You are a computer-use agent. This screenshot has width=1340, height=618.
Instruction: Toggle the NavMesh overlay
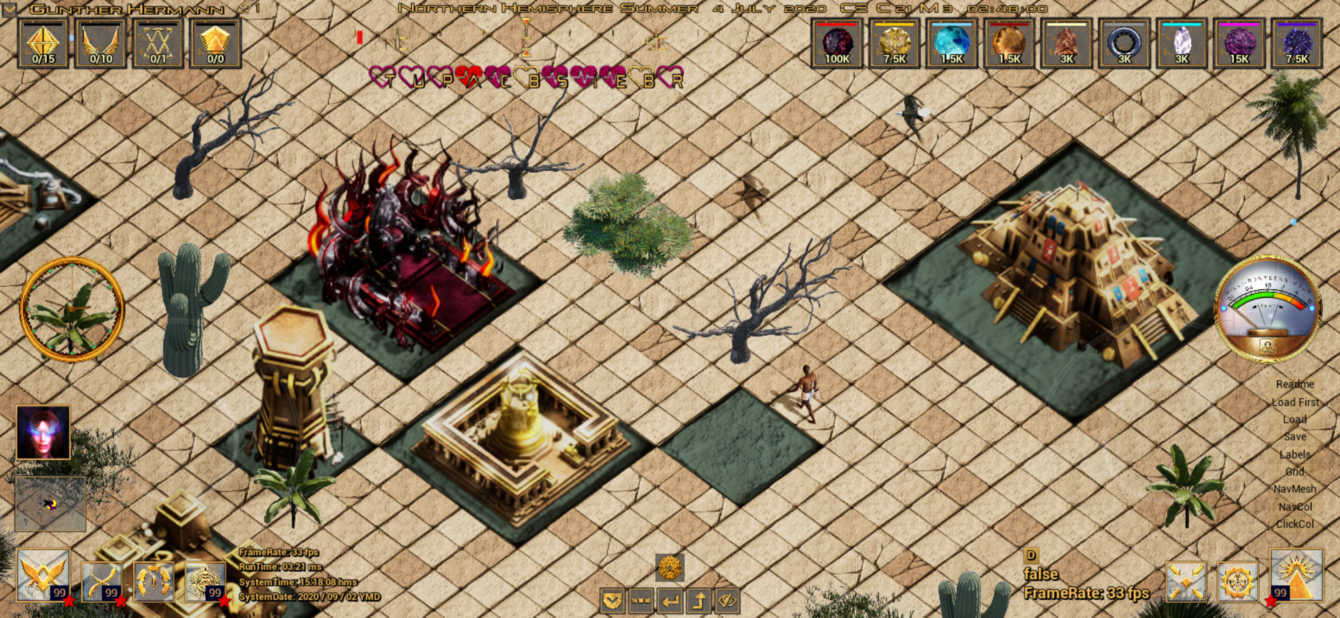coord(1295,489)
